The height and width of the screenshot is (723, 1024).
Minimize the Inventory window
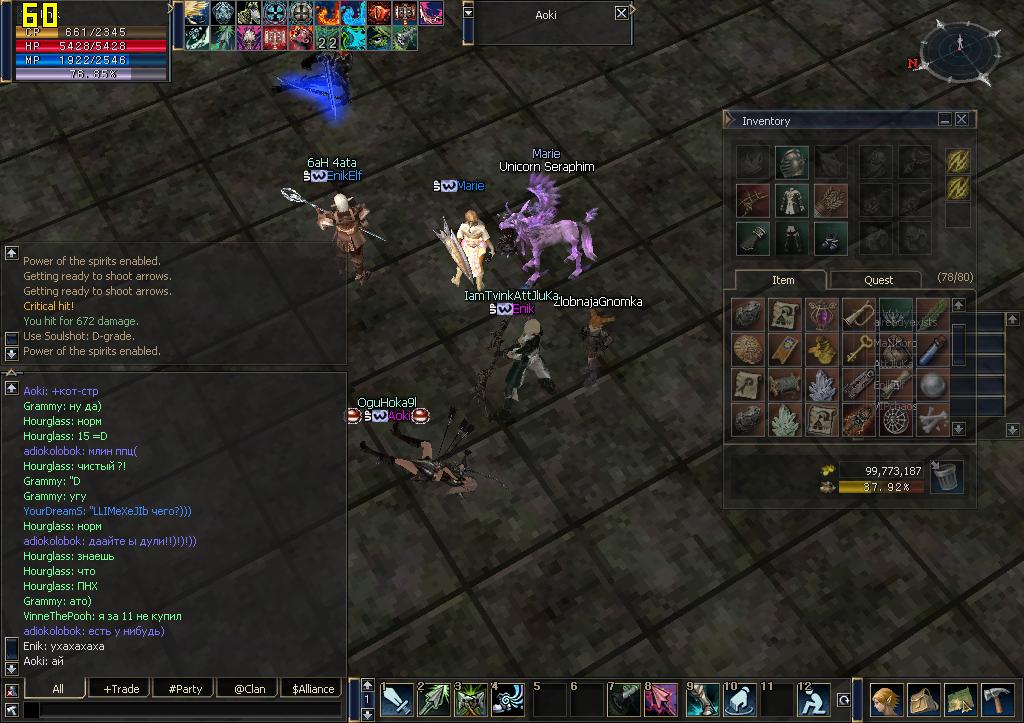pos(944,120)
